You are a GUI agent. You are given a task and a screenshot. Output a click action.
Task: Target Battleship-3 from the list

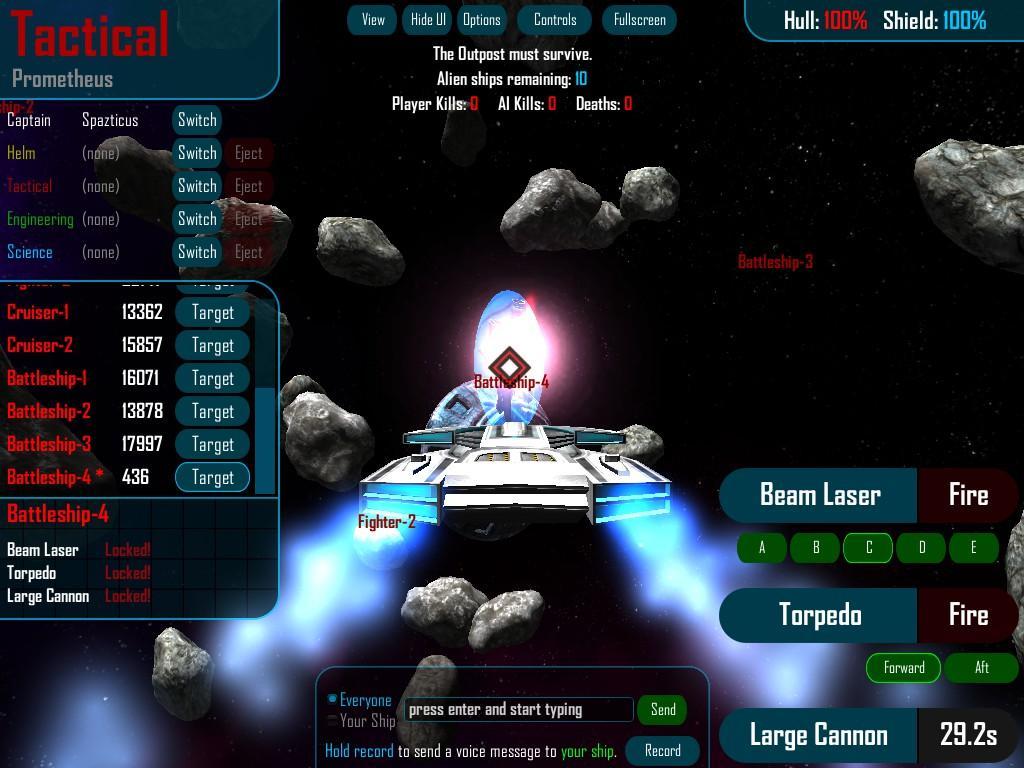pos(212,444)
